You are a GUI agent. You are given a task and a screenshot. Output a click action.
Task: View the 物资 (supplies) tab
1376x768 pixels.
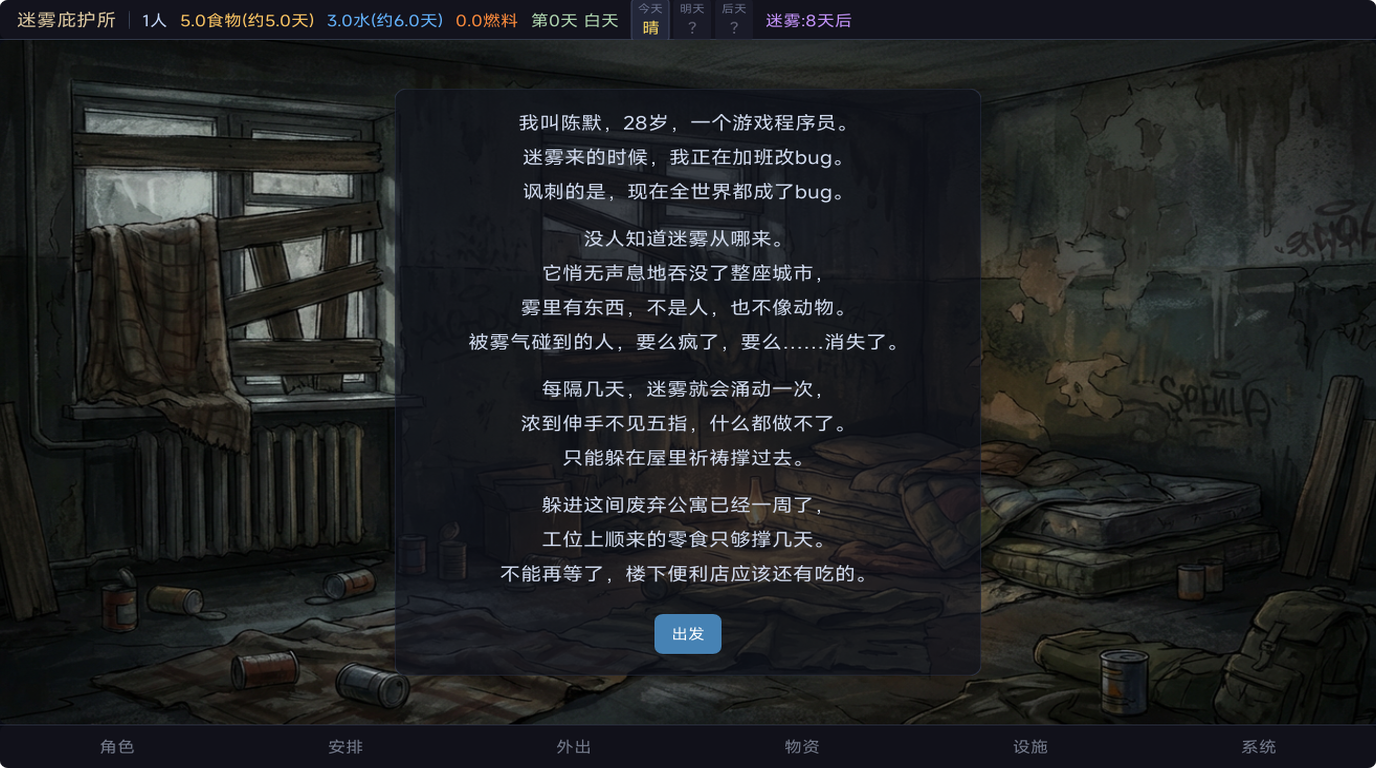tap(801, 745)
